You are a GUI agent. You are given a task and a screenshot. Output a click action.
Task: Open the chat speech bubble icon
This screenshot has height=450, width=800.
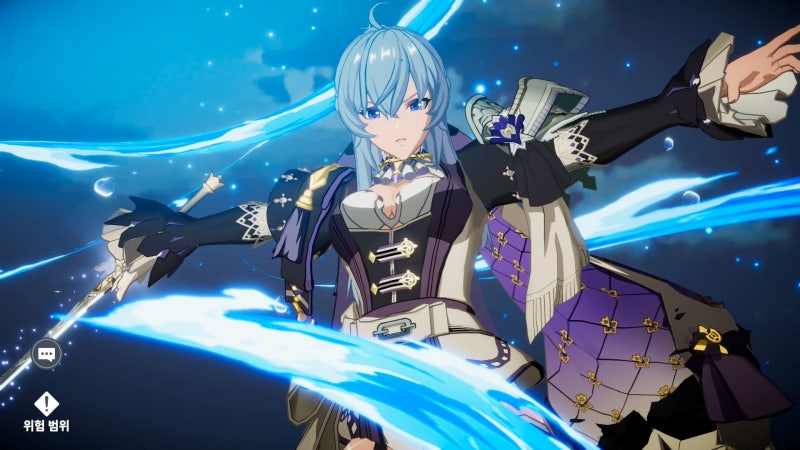[46, 353]
